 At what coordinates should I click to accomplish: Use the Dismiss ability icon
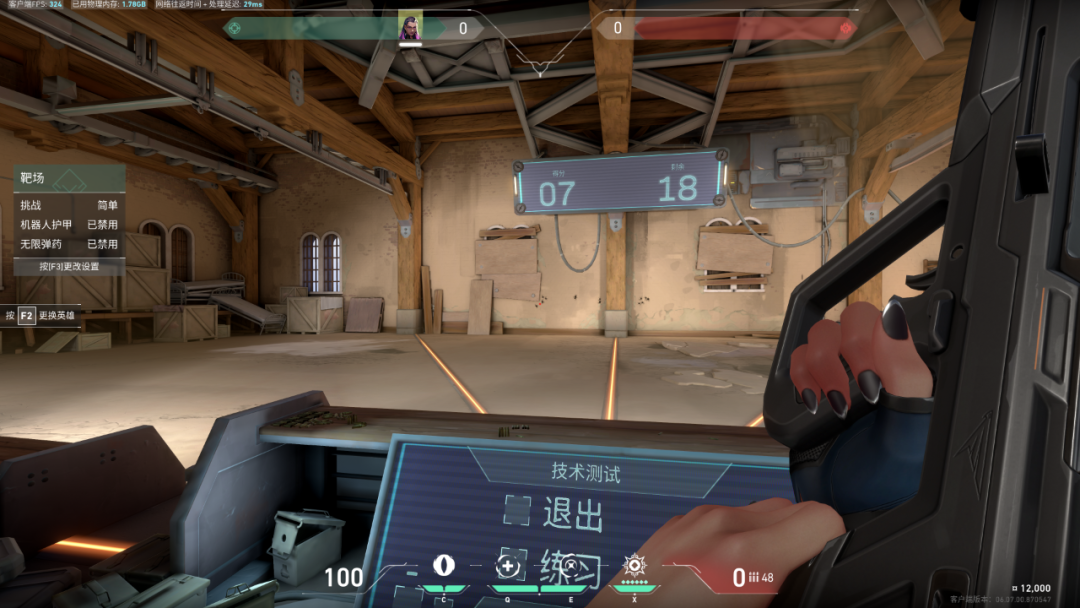click(571, 566)
